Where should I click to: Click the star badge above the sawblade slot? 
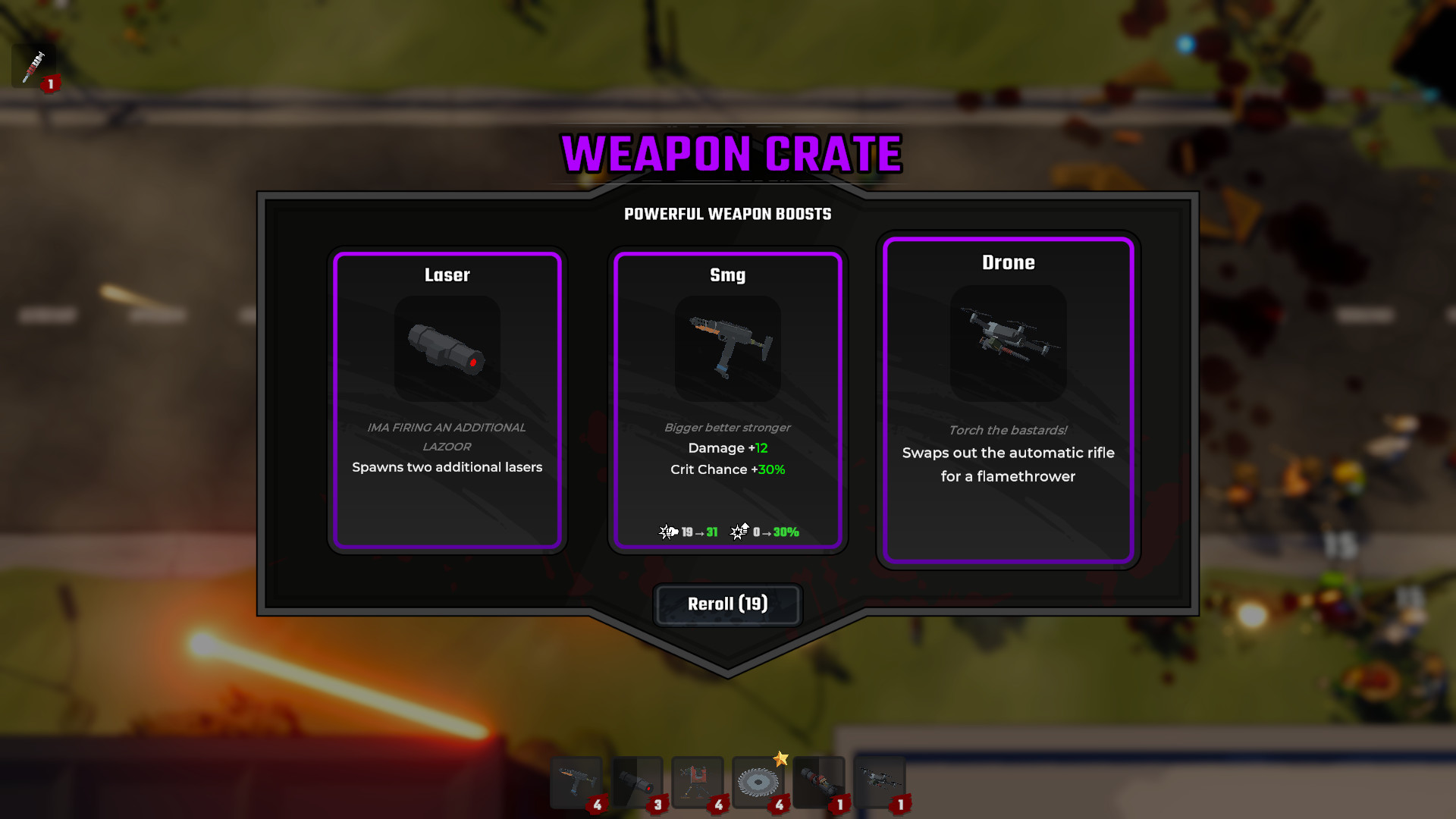click(x=781, y=756)
